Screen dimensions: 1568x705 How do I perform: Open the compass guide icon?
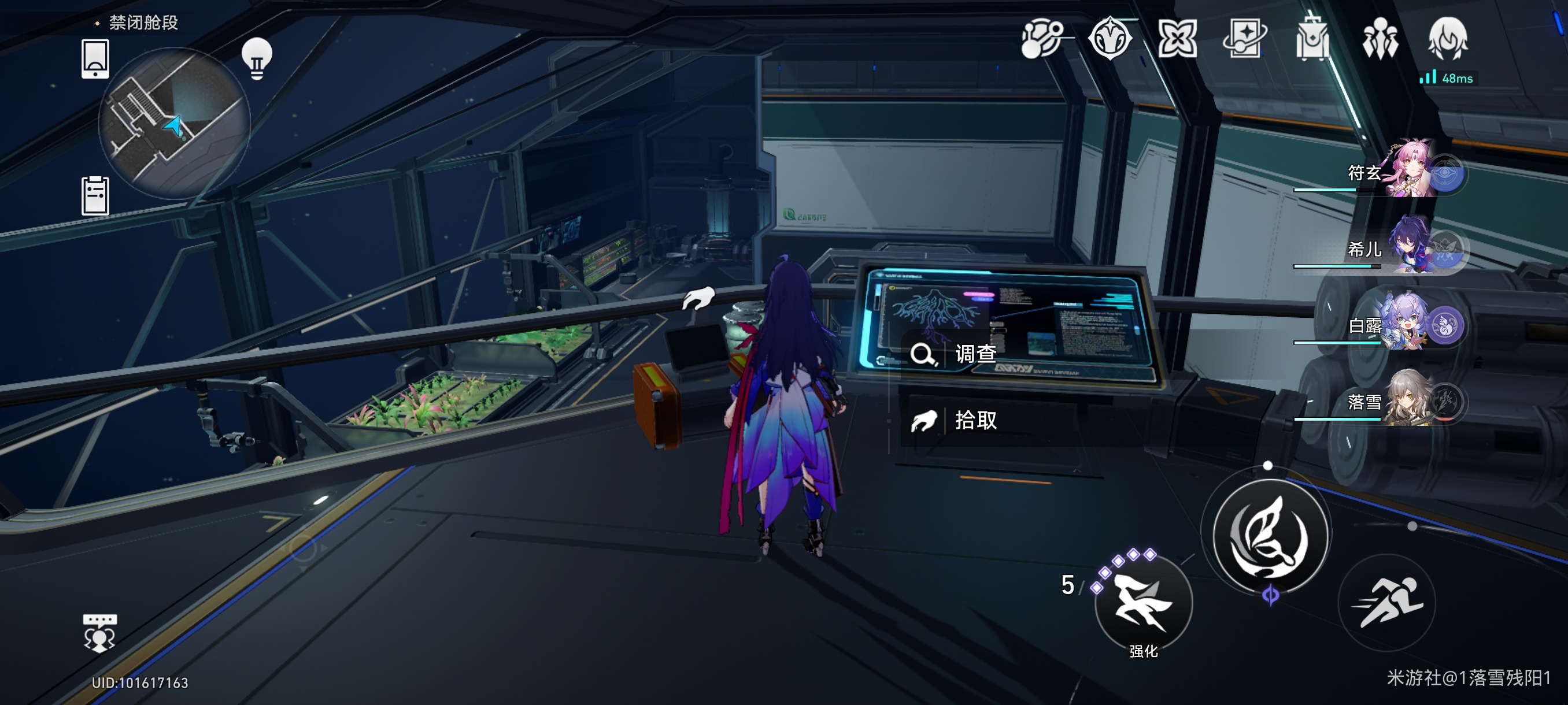[1110, 39]
